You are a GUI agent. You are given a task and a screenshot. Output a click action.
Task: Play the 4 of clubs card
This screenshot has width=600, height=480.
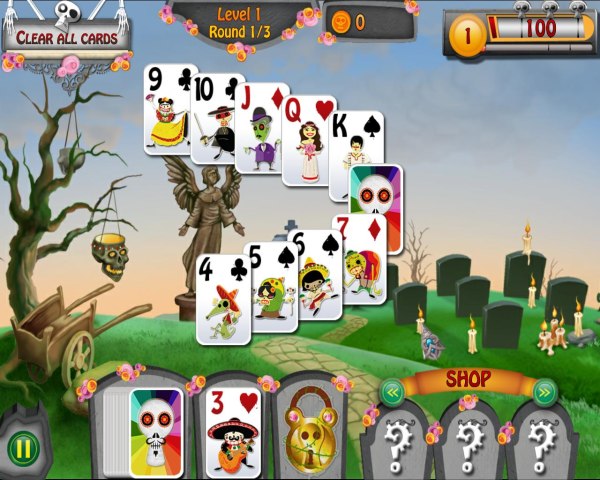(221, 300)
